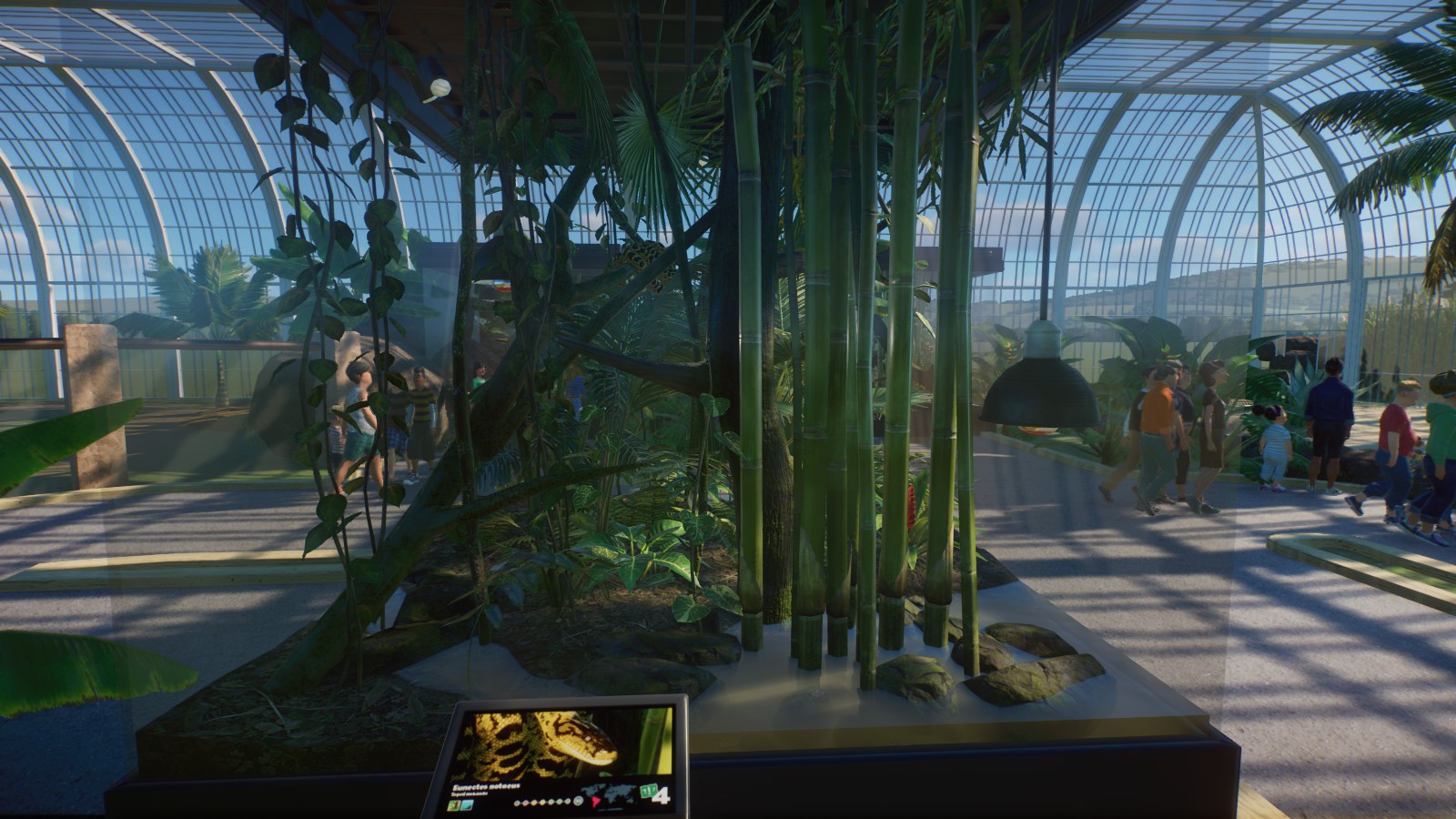
Task: Click the Eunectes notaeus species name
Action: 486,786
